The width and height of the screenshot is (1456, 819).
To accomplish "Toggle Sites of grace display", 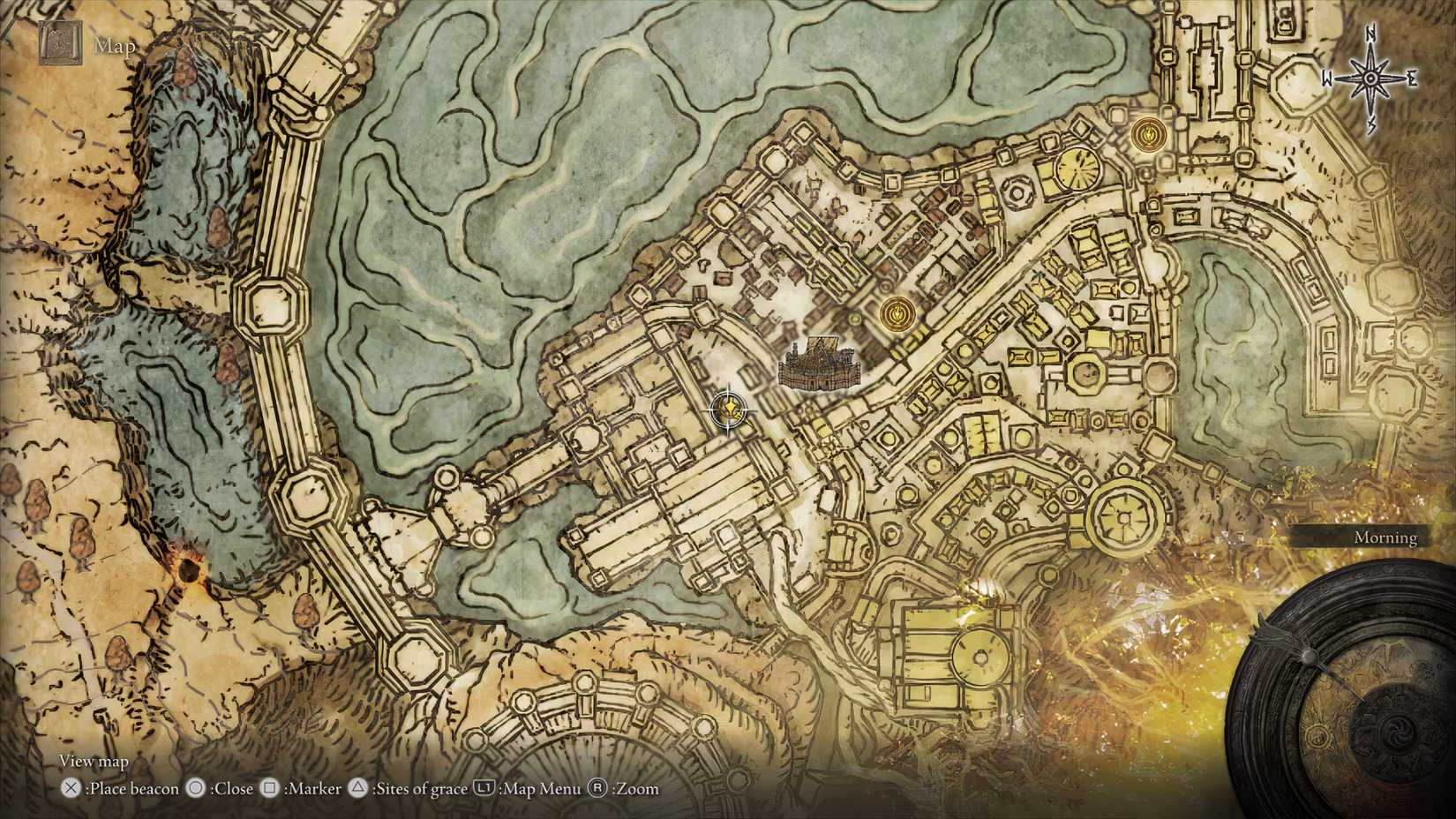I will point(418,789).
